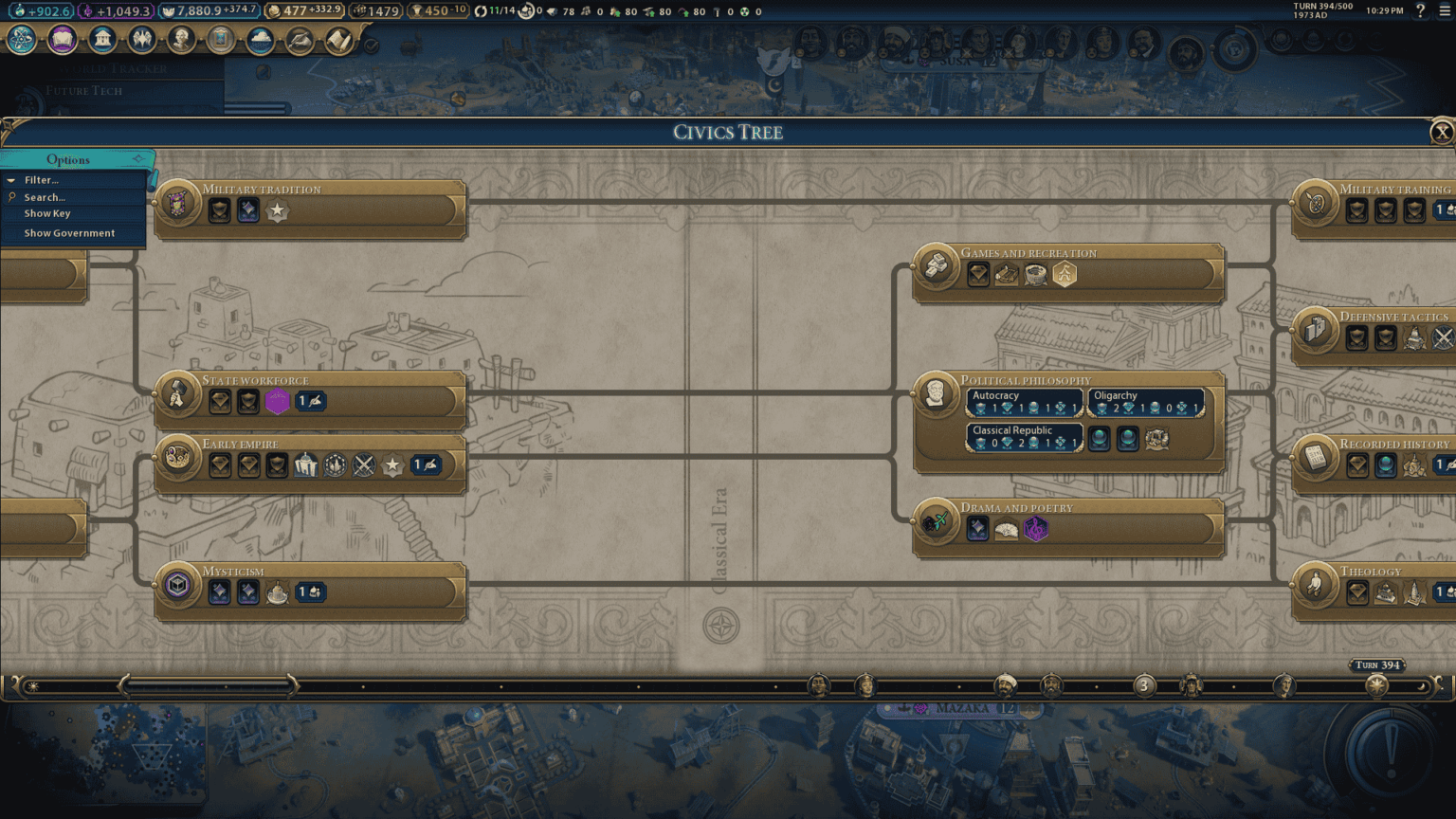Select the Oligarchy government card

[1146, 402]
